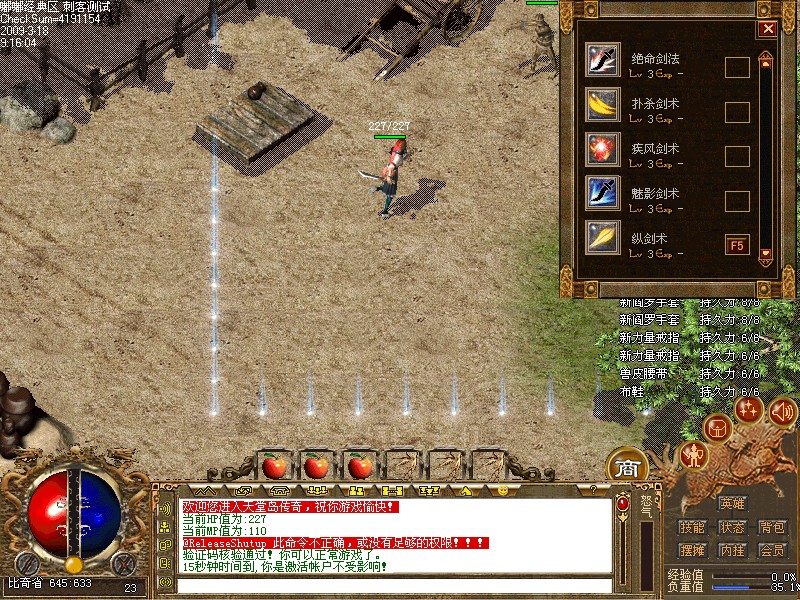Screen dimensions: 800x600
Task: Open the 内挂 assist settings
Action: [x=732, y=551]
